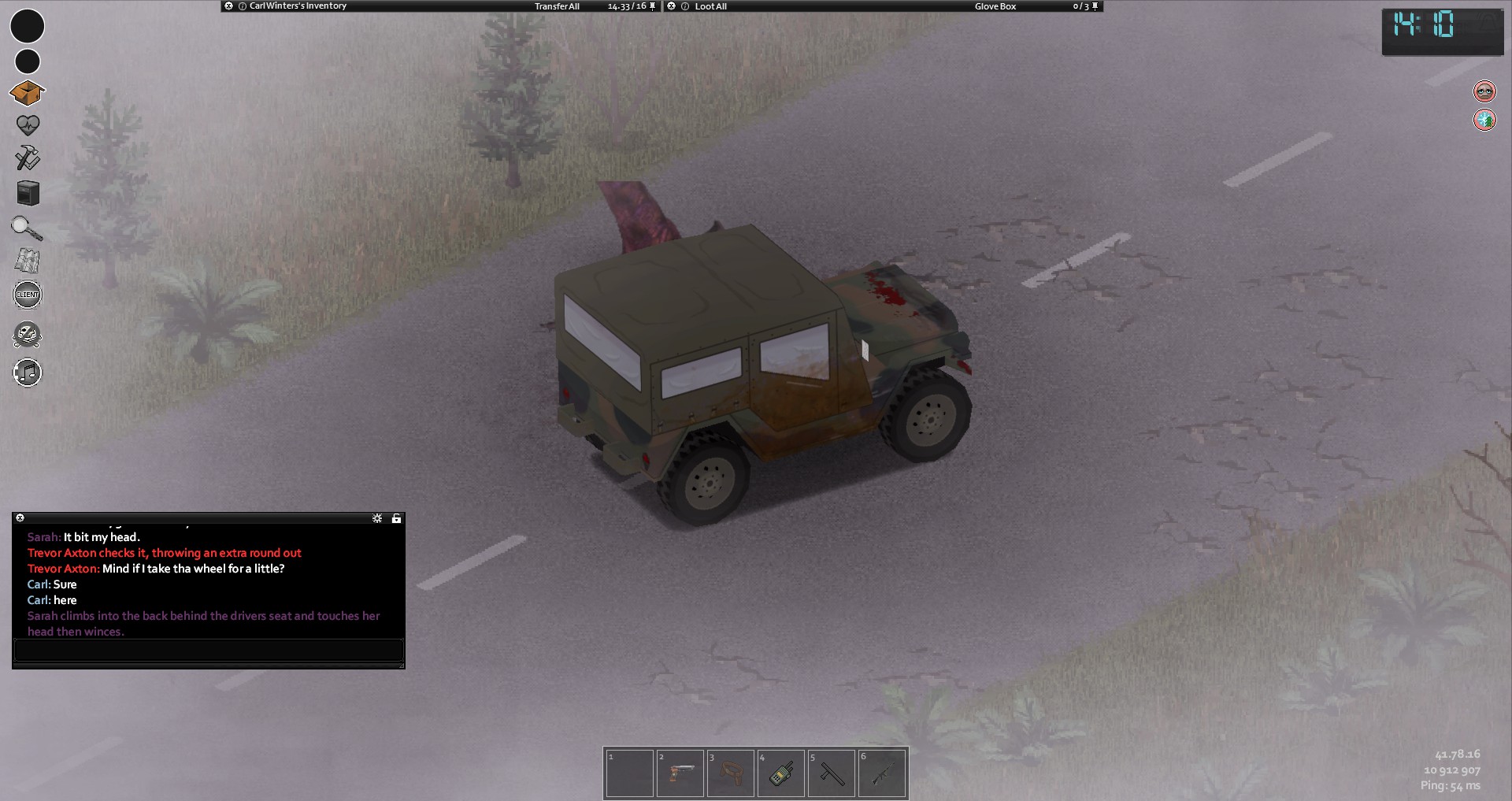Image resolution: width=1512 pixels, height=801 pixels.
Task: Close Carl Winters's Inventory window
Action: (228, 6)
